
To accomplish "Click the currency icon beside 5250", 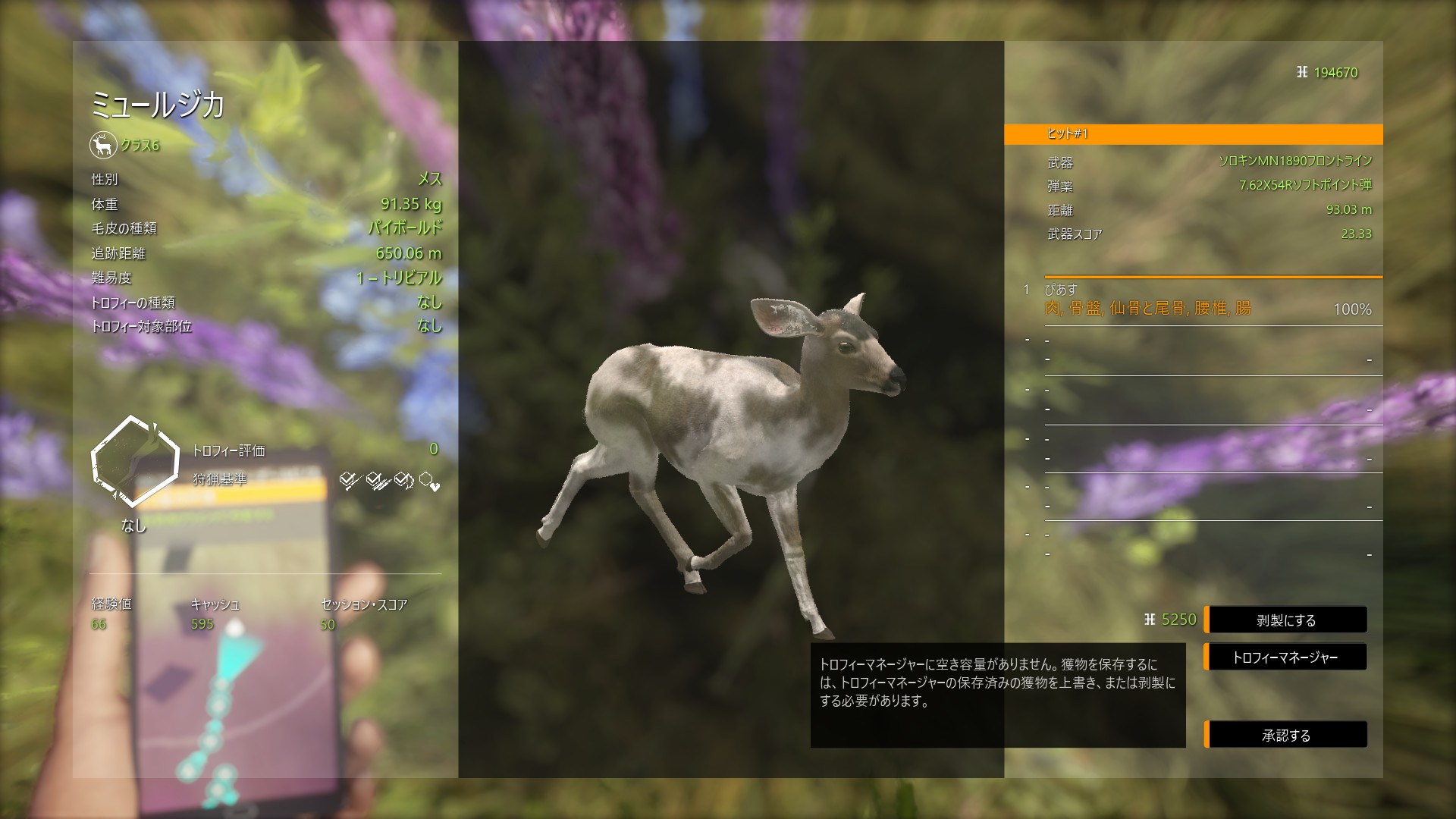I will [x=1151, y=620].
